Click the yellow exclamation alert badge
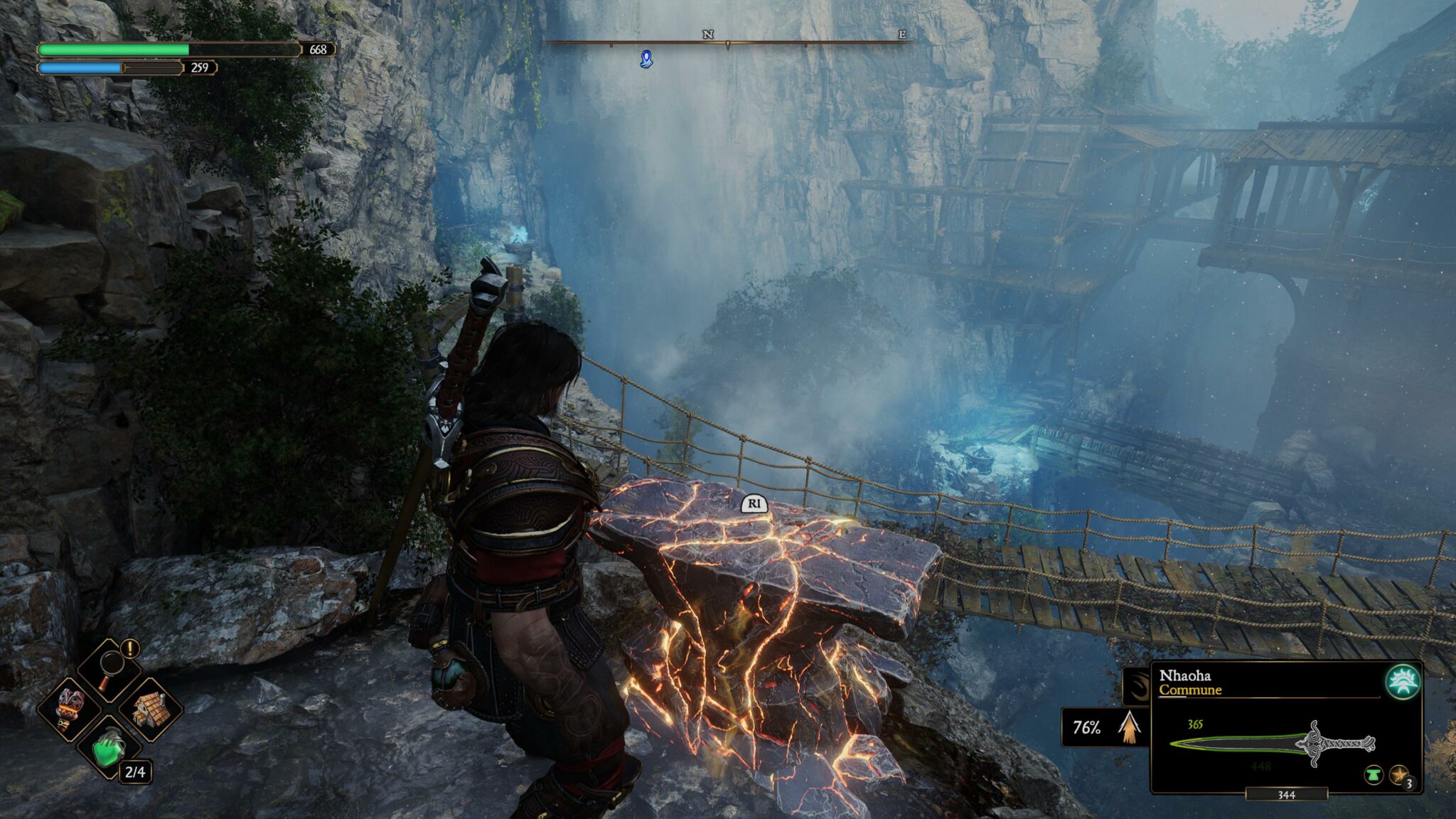The image size is (1456, 819). click(130, 648)
